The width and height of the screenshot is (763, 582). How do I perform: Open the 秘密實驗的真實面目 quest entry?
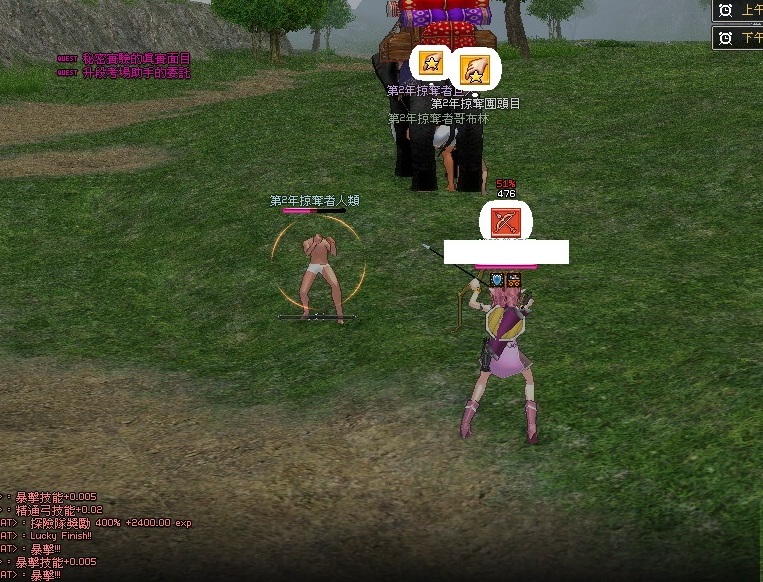point(135,60)
